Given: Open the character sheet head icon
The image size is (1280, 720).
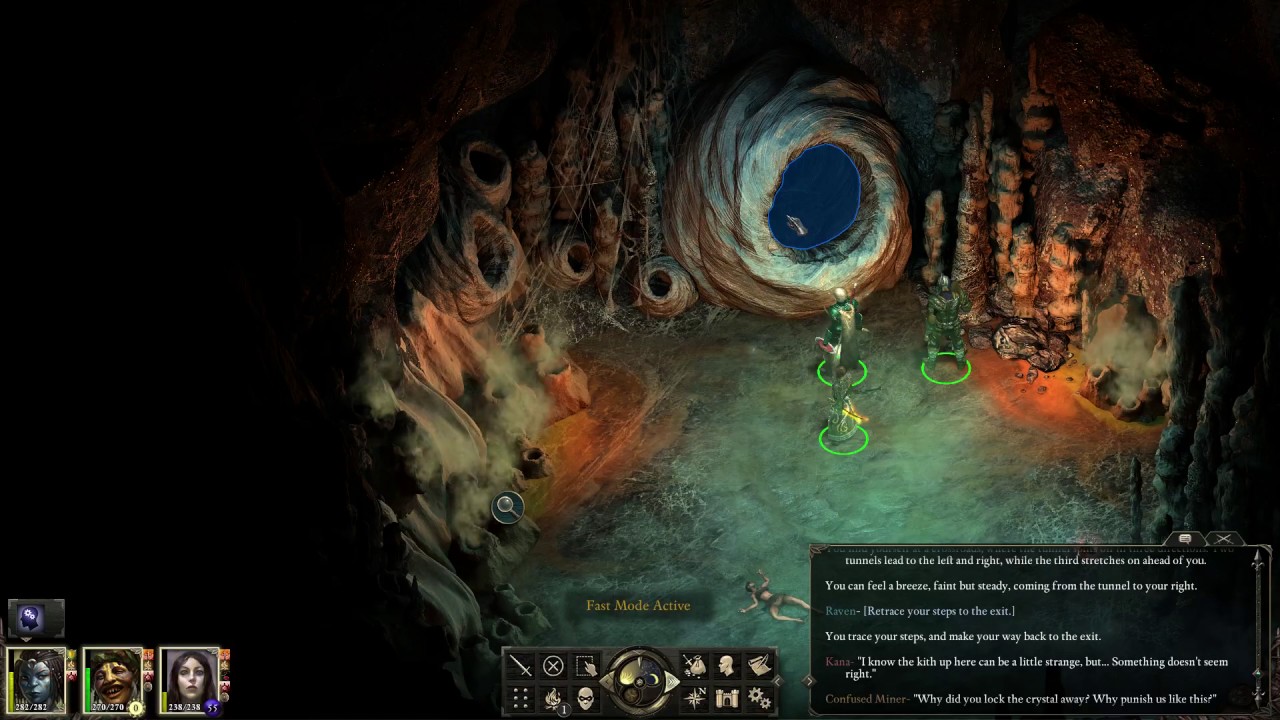Looking at the screenshot, I should coord(727,666).
